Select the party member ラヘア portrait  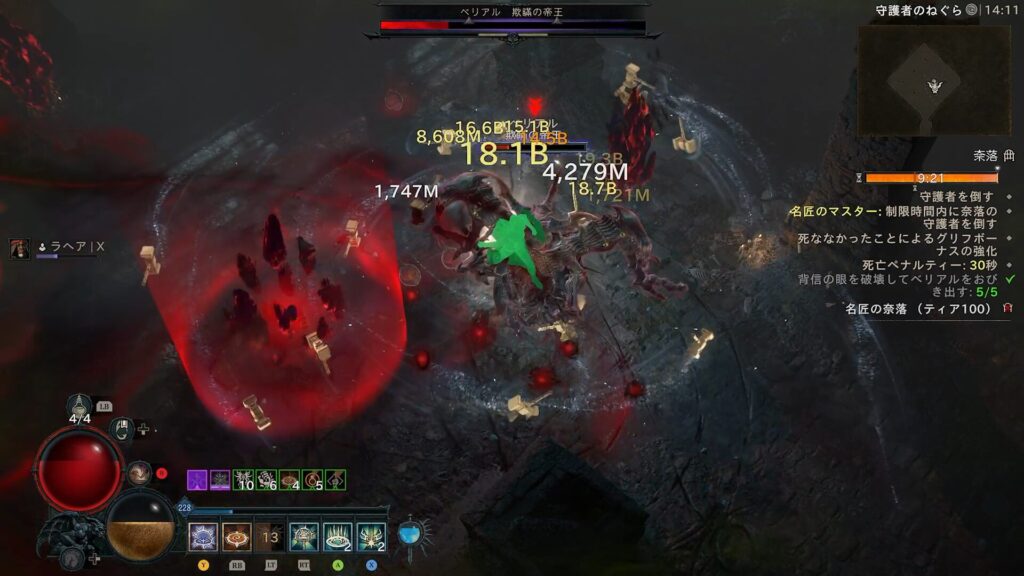pyautogui.click(x=20, y=249)
